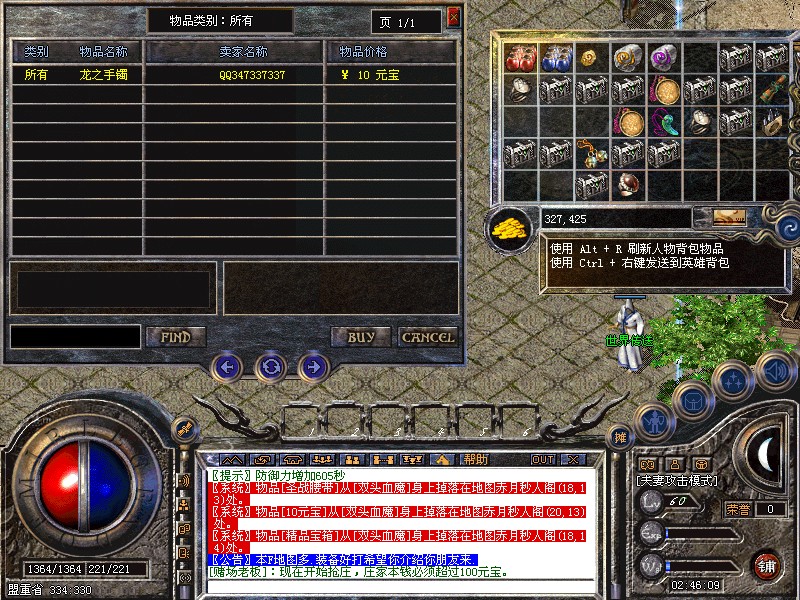Sort by 物品价格 column header
Image resolution: width=800 pixels, height=600 pixels.
pyautogui.click(x=363, y=51)
